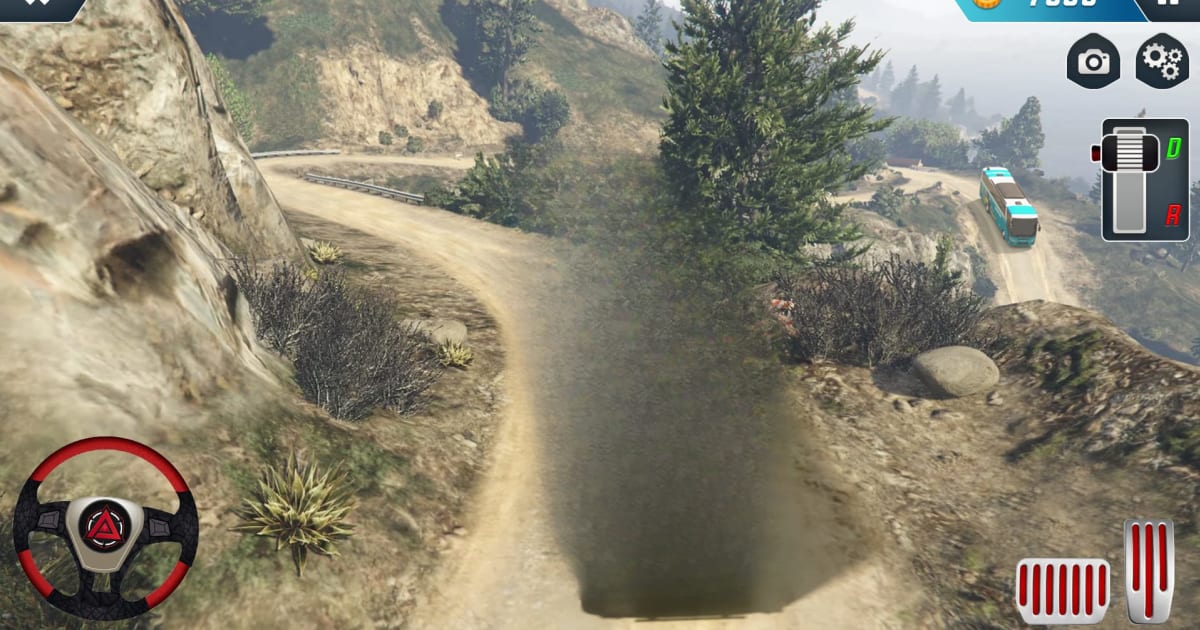Shift the gear selector to D
This screenshot has width=1200, height=630.
tap(1173, 148)
